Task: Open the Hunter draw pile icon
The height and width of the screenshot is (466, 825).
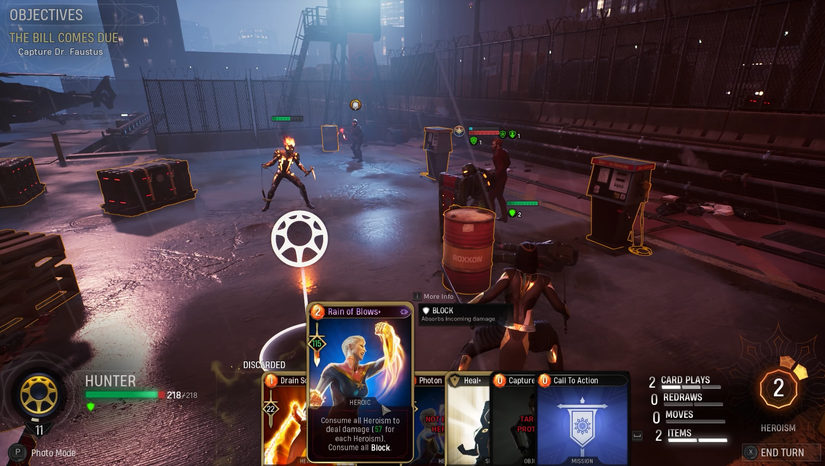Action: tap(39, 395)
